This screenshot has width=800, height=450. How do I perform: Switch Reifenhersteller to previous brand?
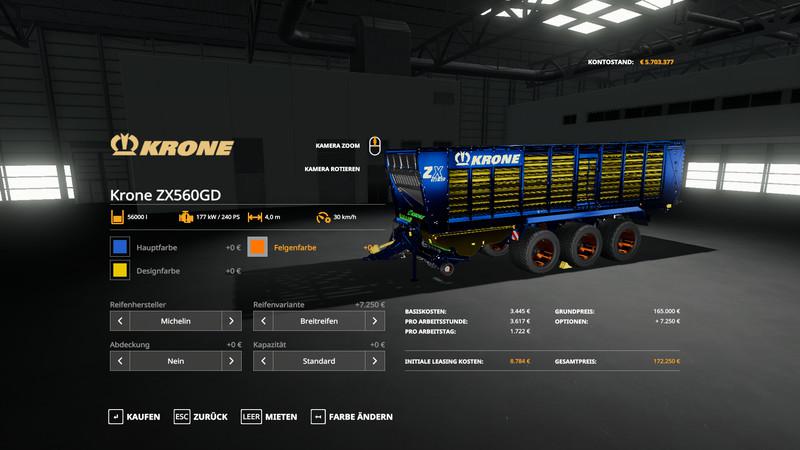pos(121,321)
